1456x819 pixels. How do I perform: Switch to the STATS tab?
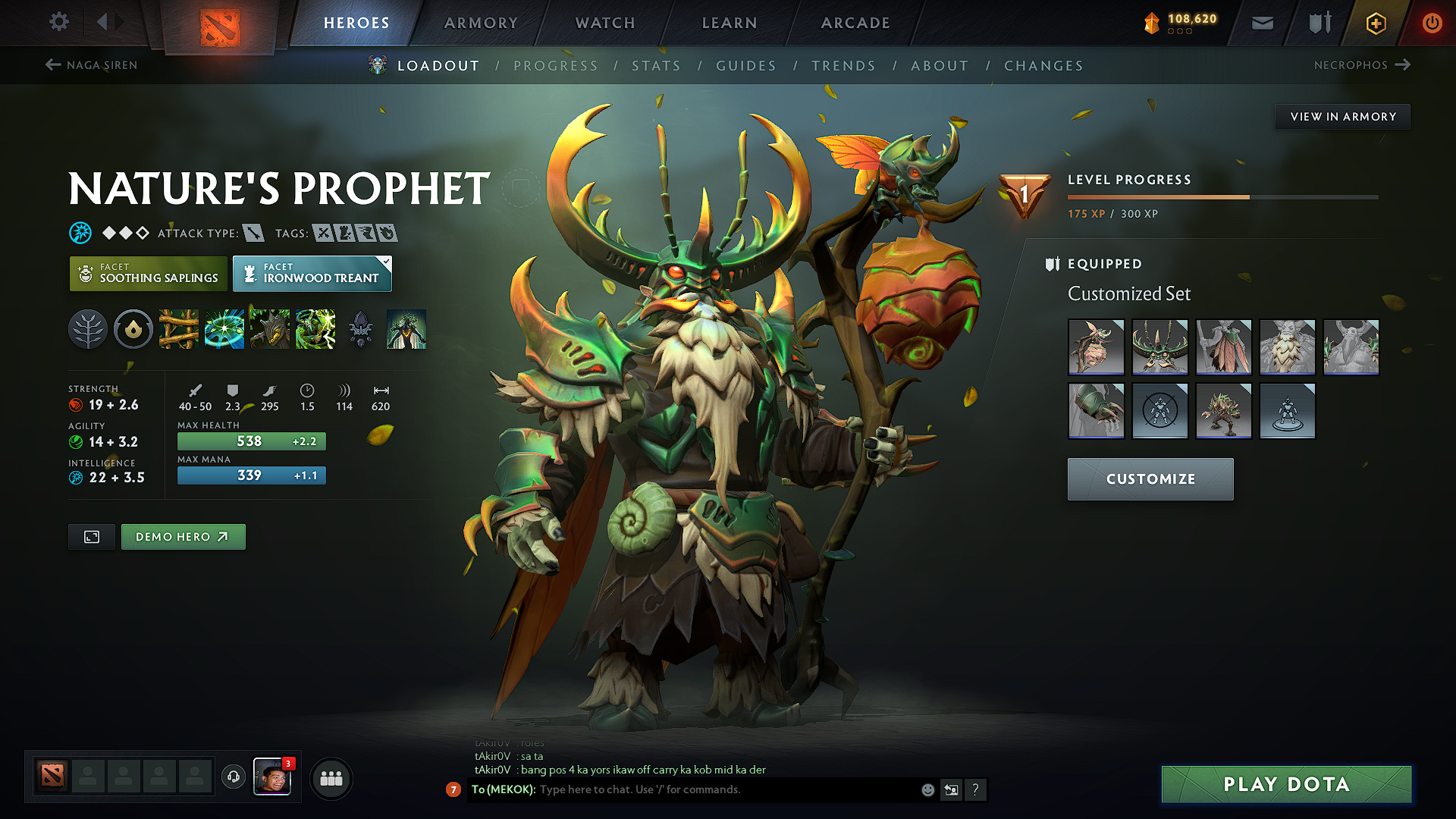(x=656, y=66)
